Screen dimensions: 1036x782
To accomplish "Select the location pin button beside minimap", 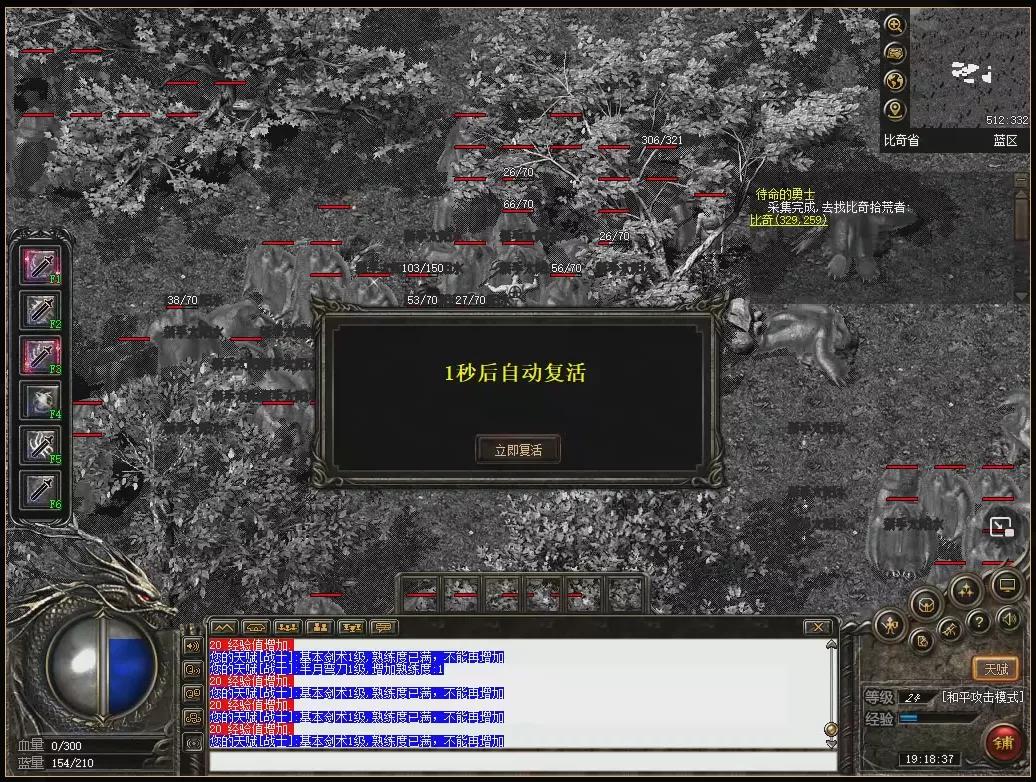I will [894, 109].
